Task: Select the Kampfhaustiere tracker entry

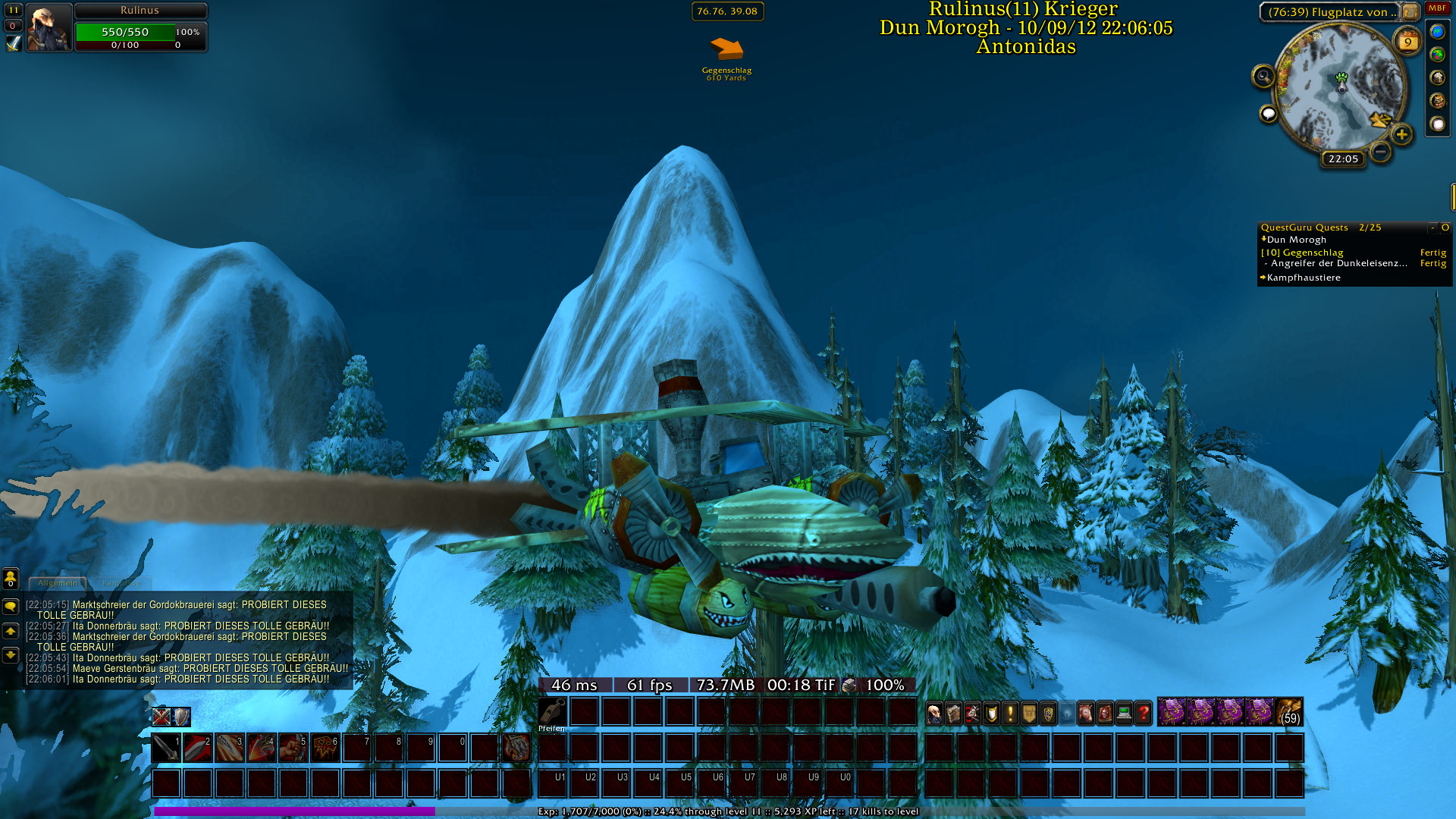Action: [1303, 278]
